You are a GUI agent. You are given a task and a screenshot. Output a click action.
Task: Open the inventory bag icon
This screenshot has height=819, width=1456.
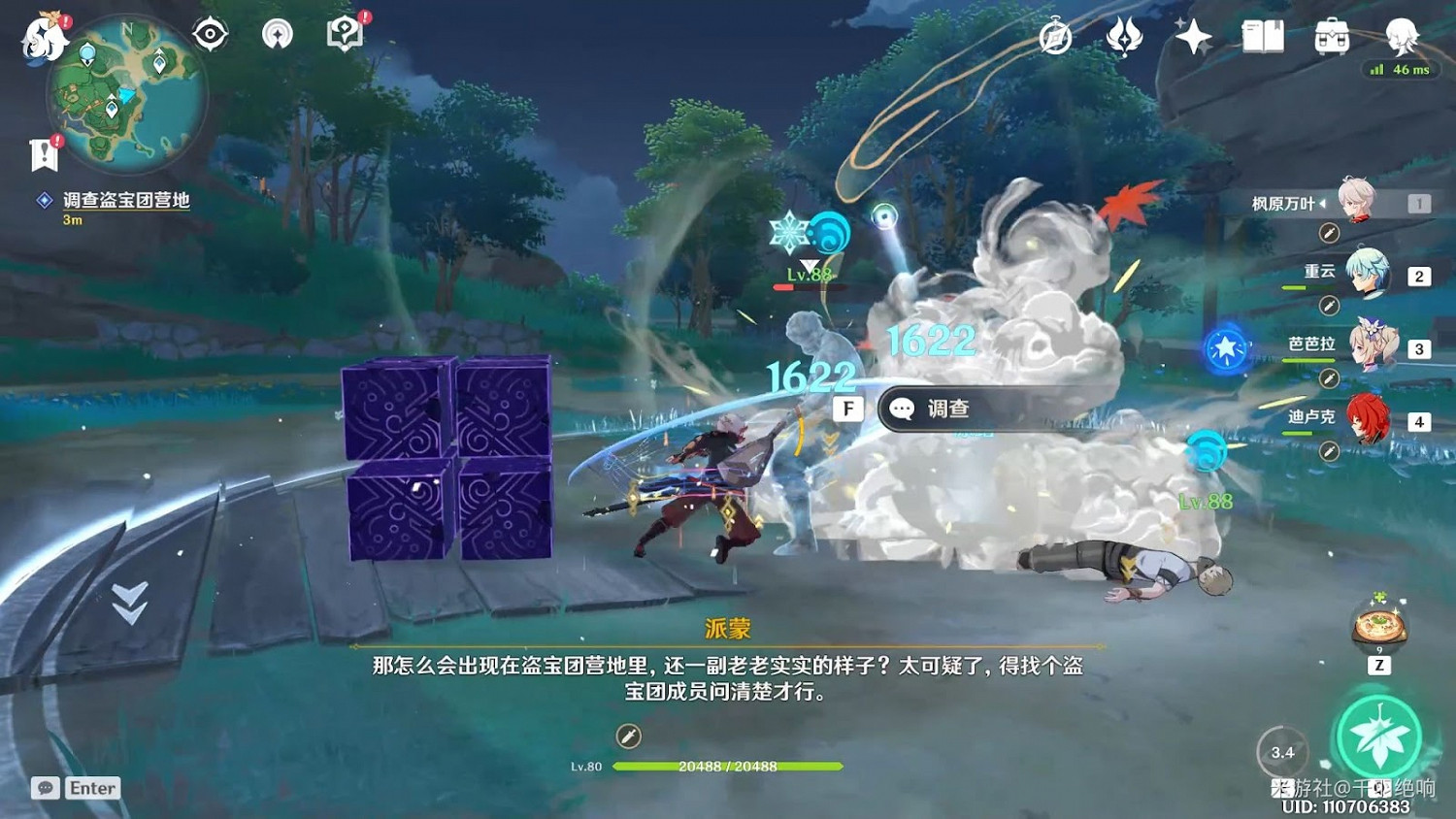[x=1331, y=37]
